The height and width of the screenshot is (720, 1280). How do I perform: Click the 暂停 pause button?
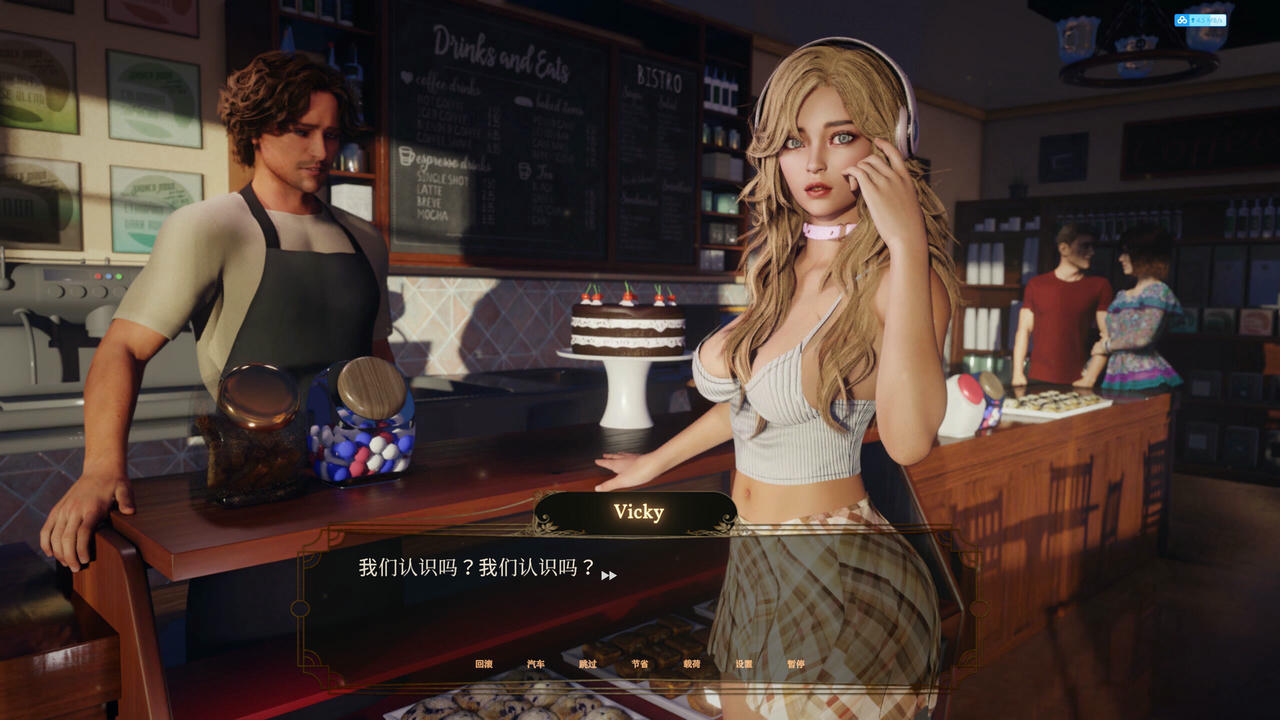tap(796, 664)
